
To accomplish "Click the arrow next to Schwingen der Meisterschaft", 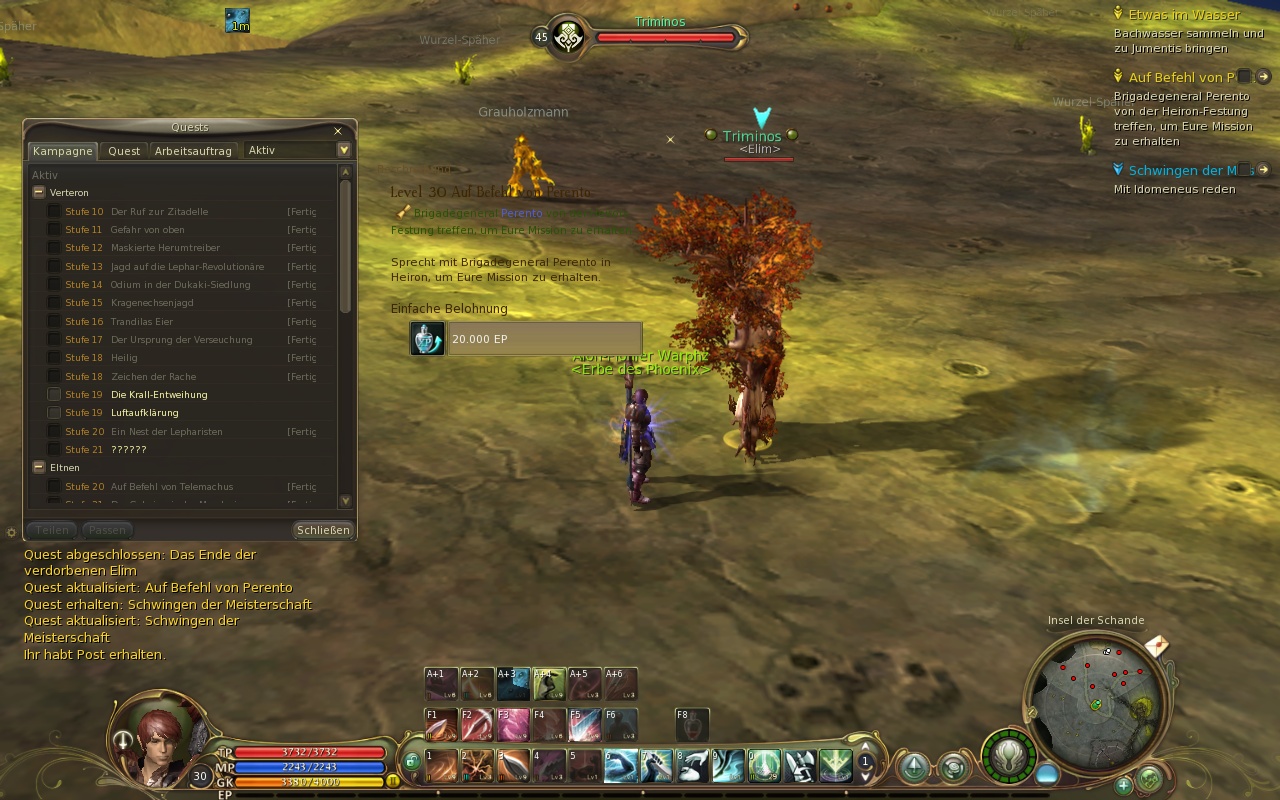I will pos(1263,170).
